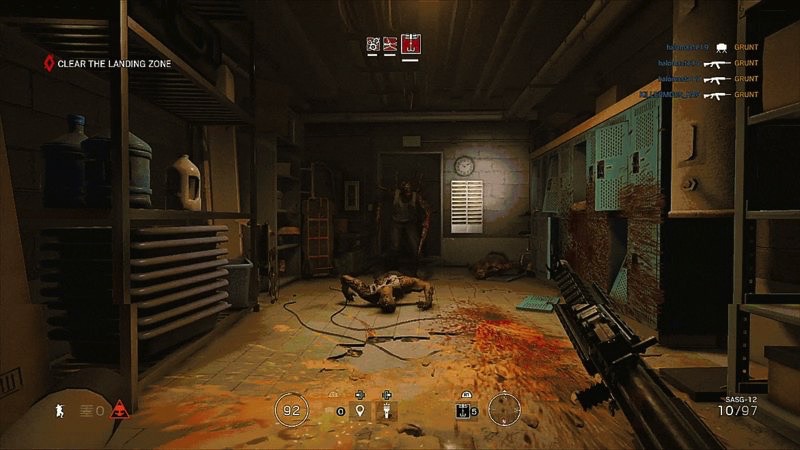
Task: Choose the middle operator icon at top
Action: [391, 44]
